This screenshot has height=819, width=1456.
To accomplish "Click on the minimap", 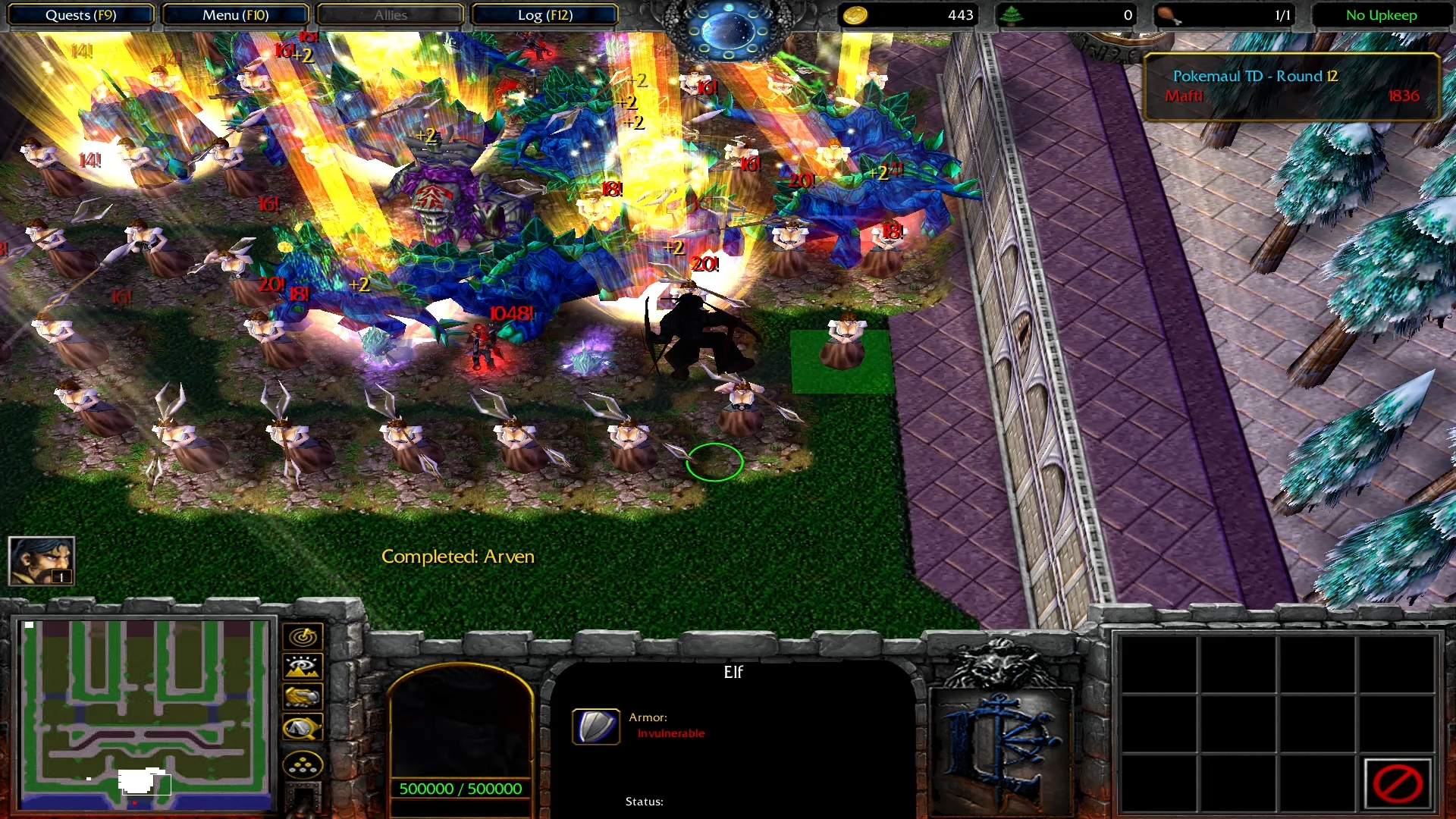I will tap(144, 714).
